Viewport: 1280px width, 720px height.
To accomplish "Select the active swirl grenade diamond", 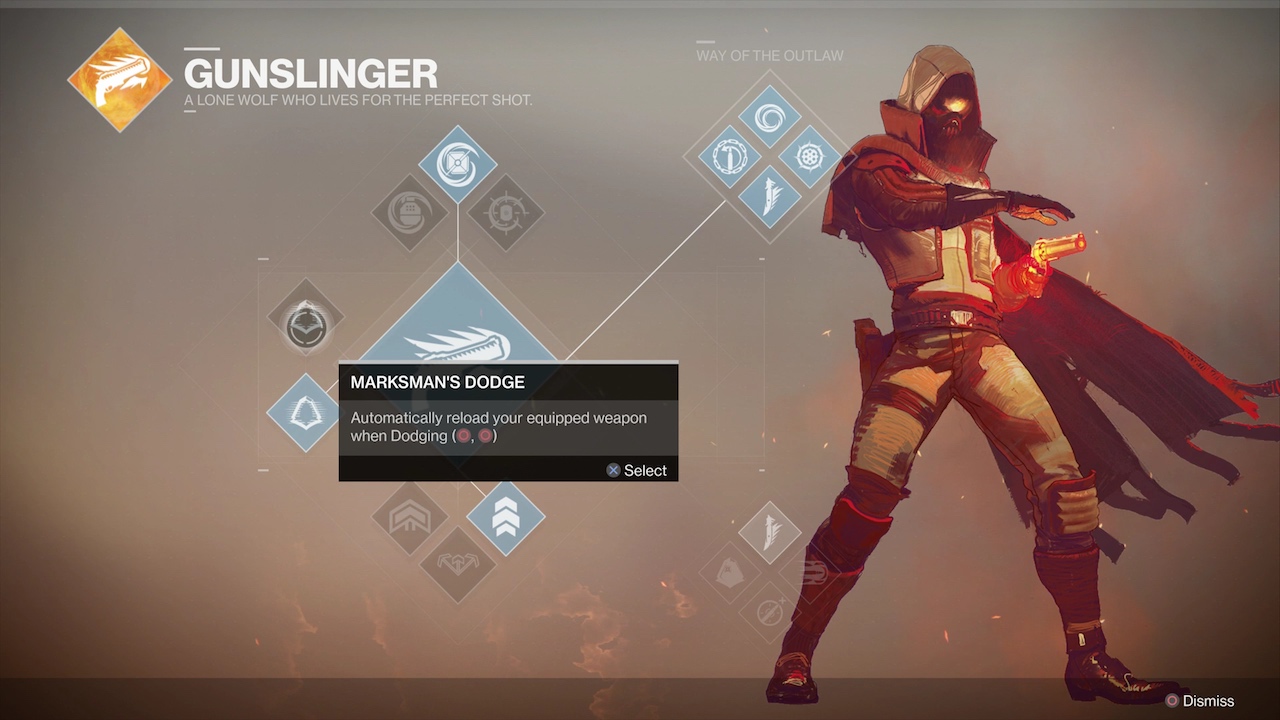I will [x=457, y=164].
